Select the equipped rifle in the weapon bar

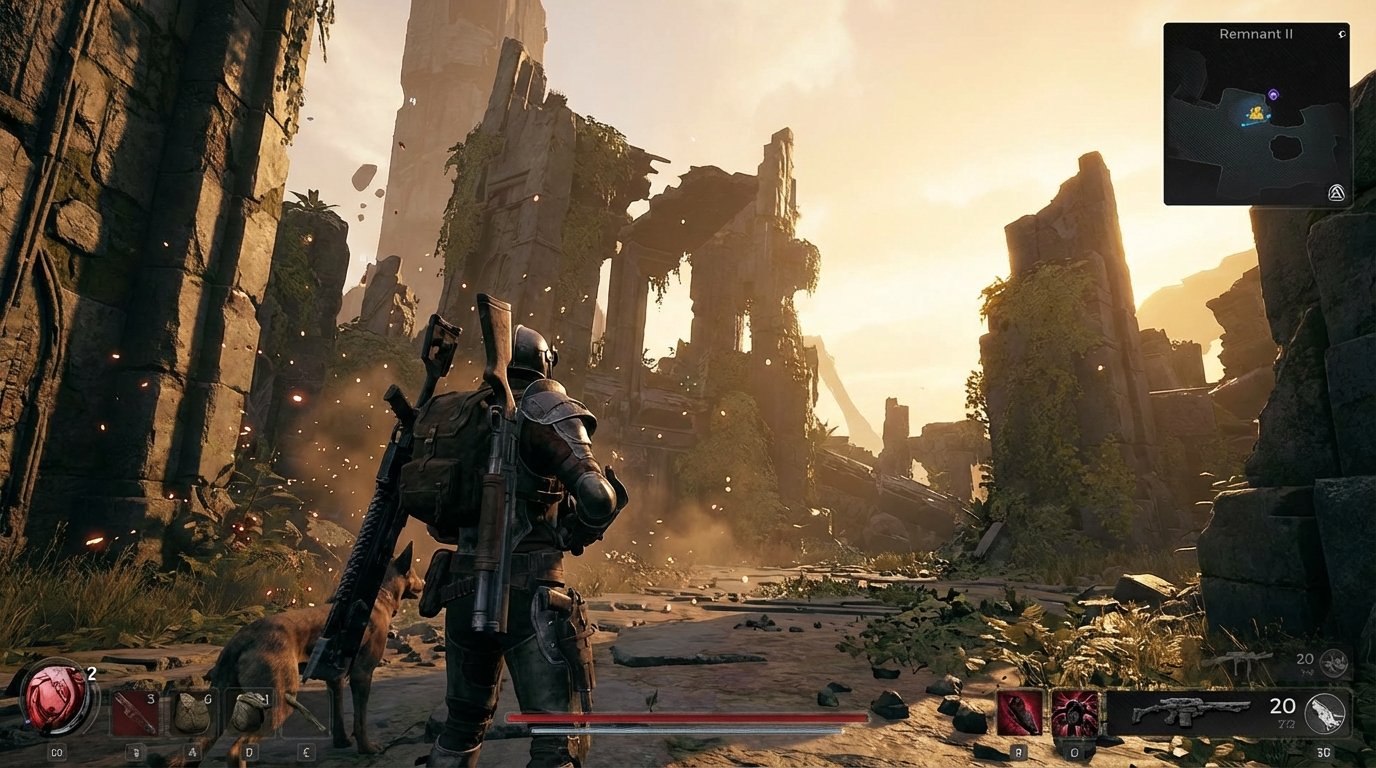[x=1193, y=712]
